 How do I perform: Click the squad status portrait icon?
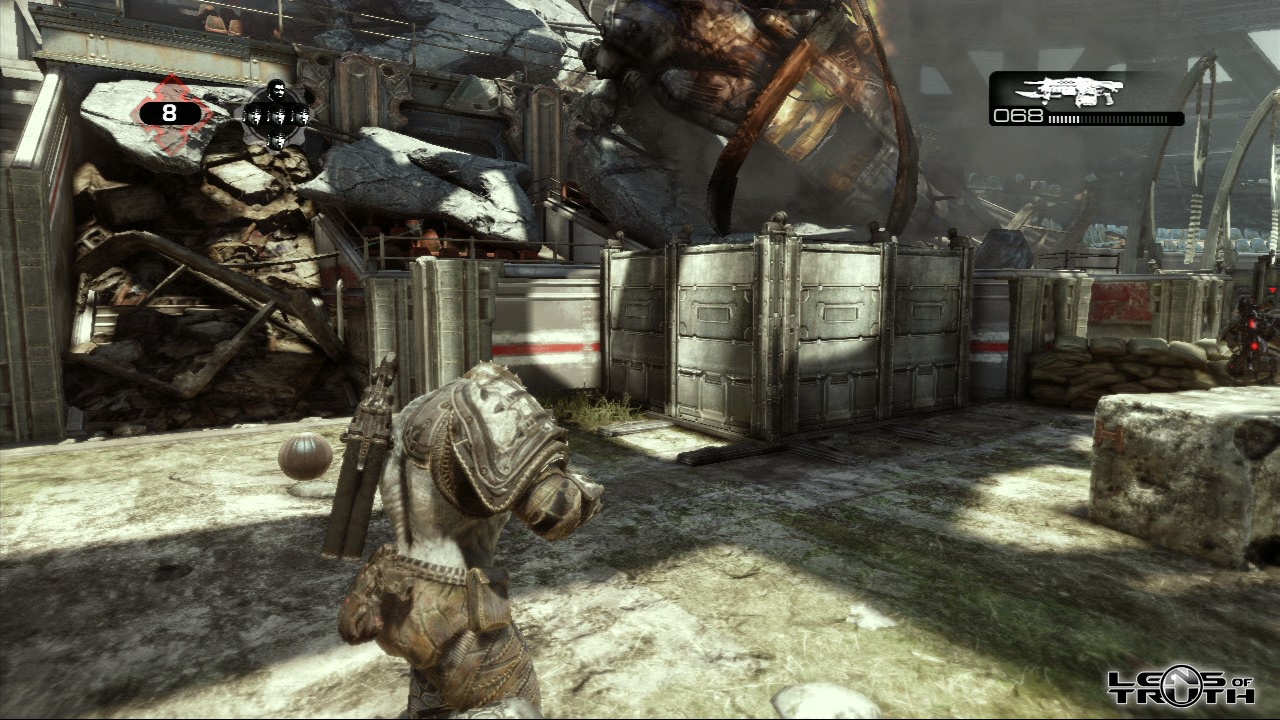277,114
